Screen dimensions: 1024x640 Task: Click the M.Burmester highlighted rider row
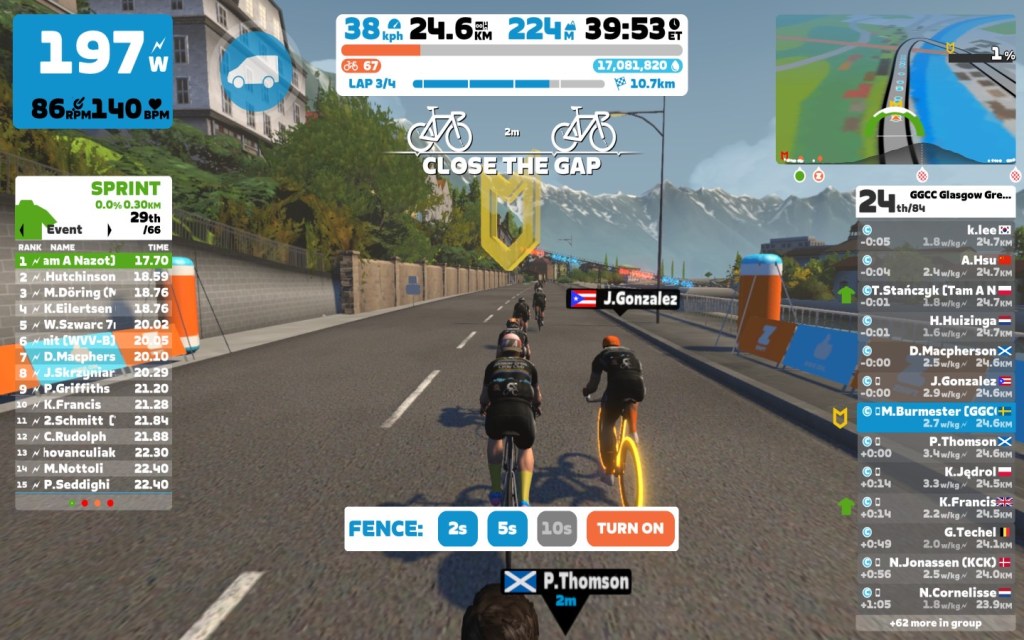click(x=936, y=416)
